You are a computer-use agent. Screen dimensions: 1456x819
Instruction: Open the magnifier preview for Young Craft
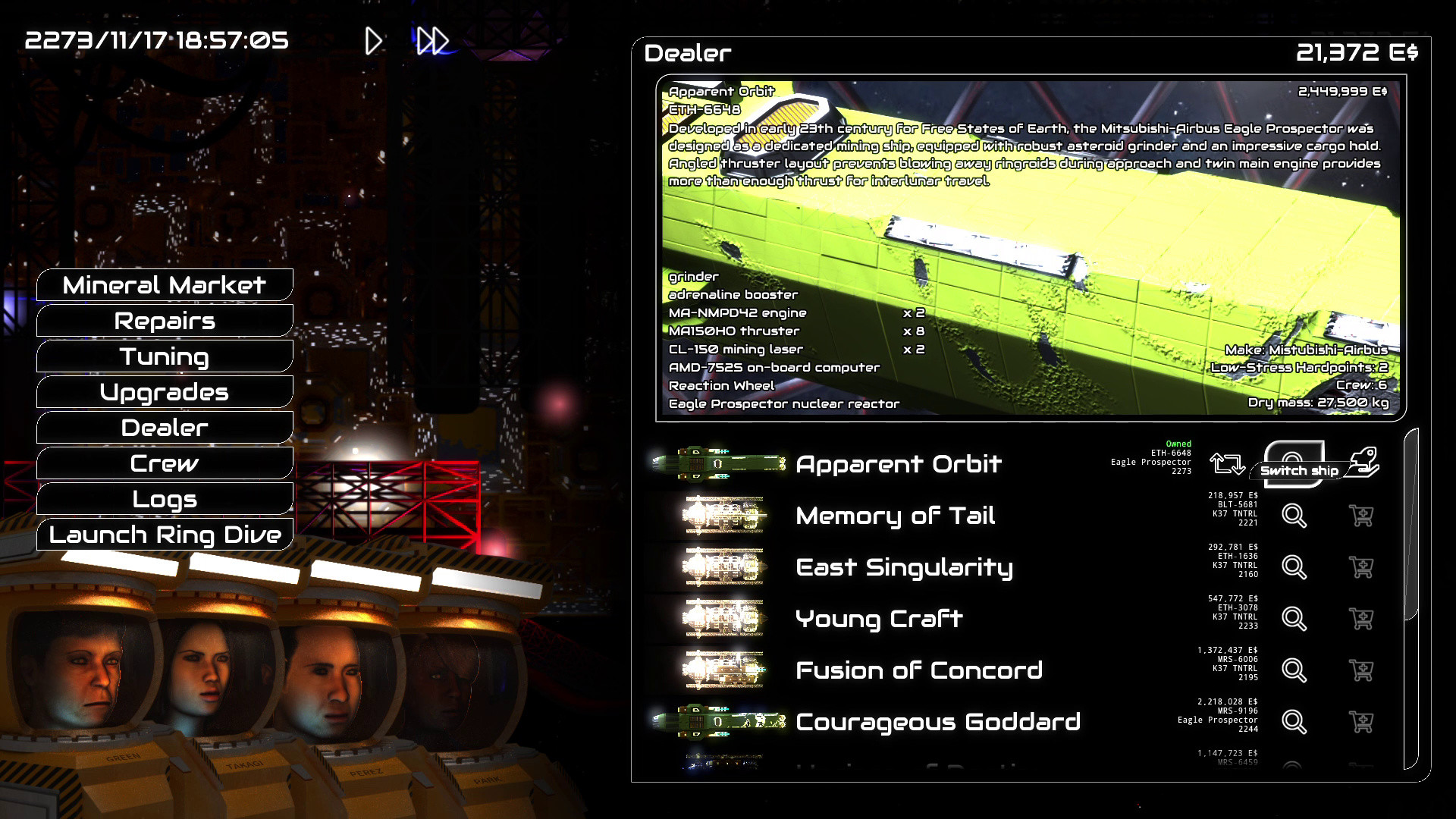pyautogui.click(x=1293, y=619)
